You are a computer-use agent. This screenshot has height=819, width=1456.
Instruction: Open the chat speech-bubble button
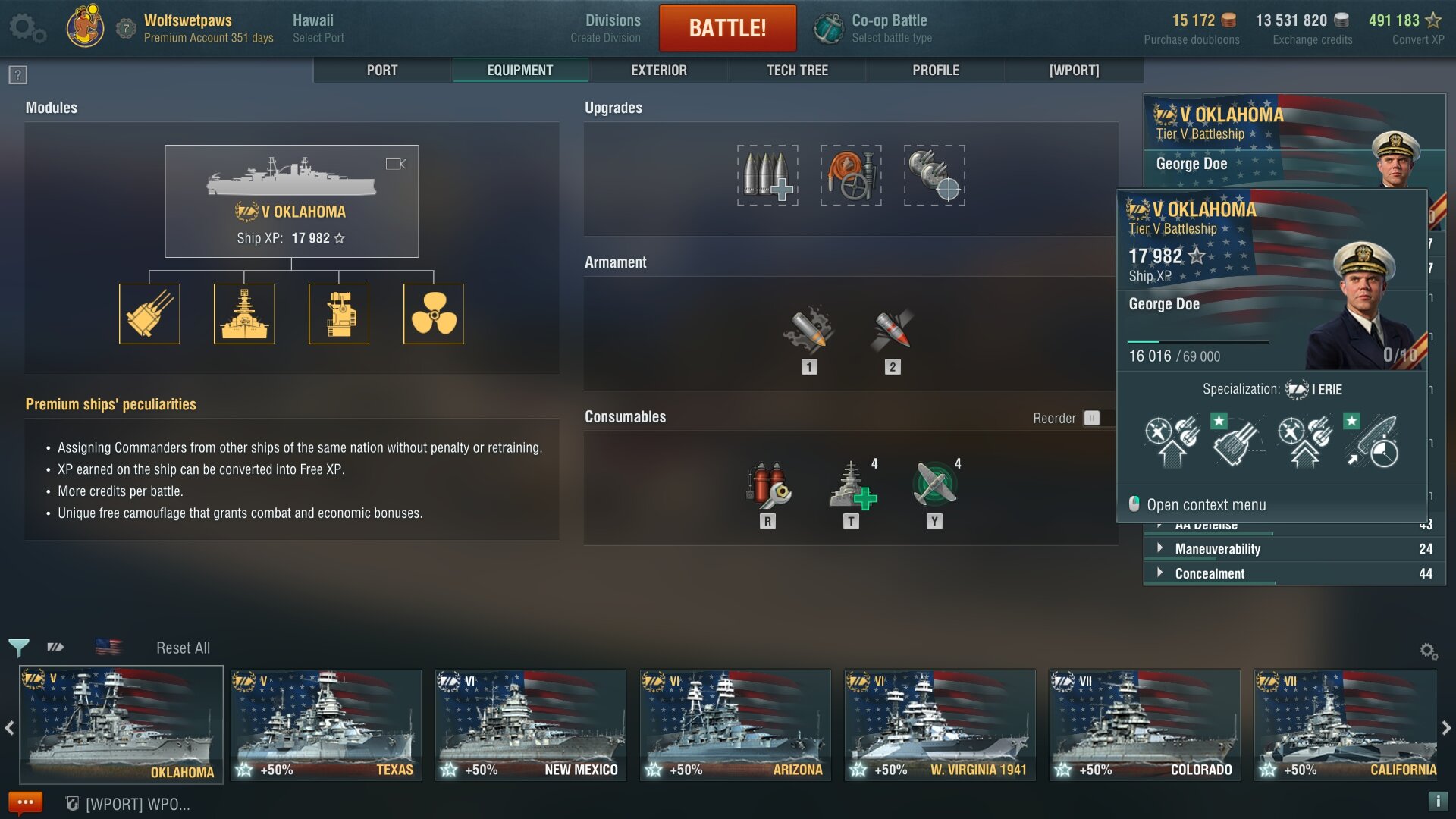coord(25,802)
